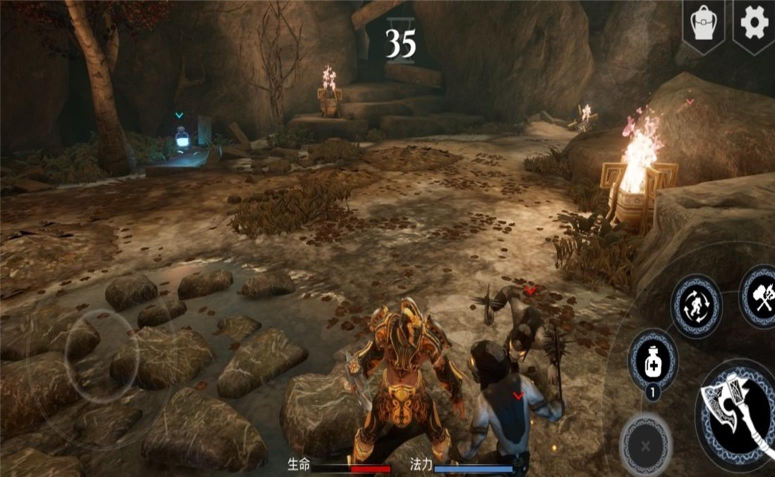The height and width of the screenshot is (477, 775).
Task: Trigger the crossed axes skill
Action: point(758,295)
